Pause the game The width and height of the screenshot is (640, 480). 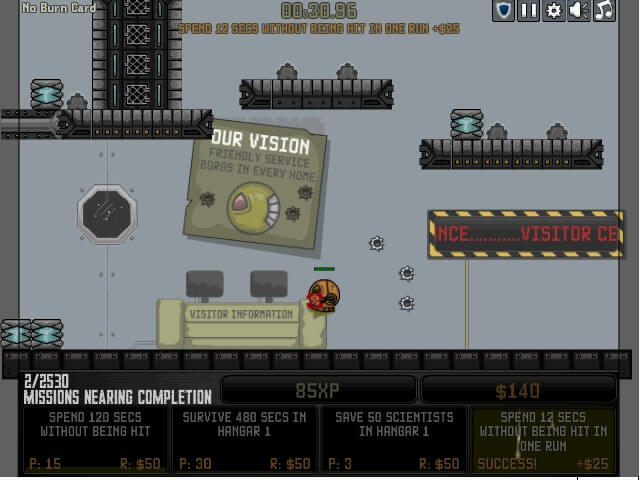(529, 11)
